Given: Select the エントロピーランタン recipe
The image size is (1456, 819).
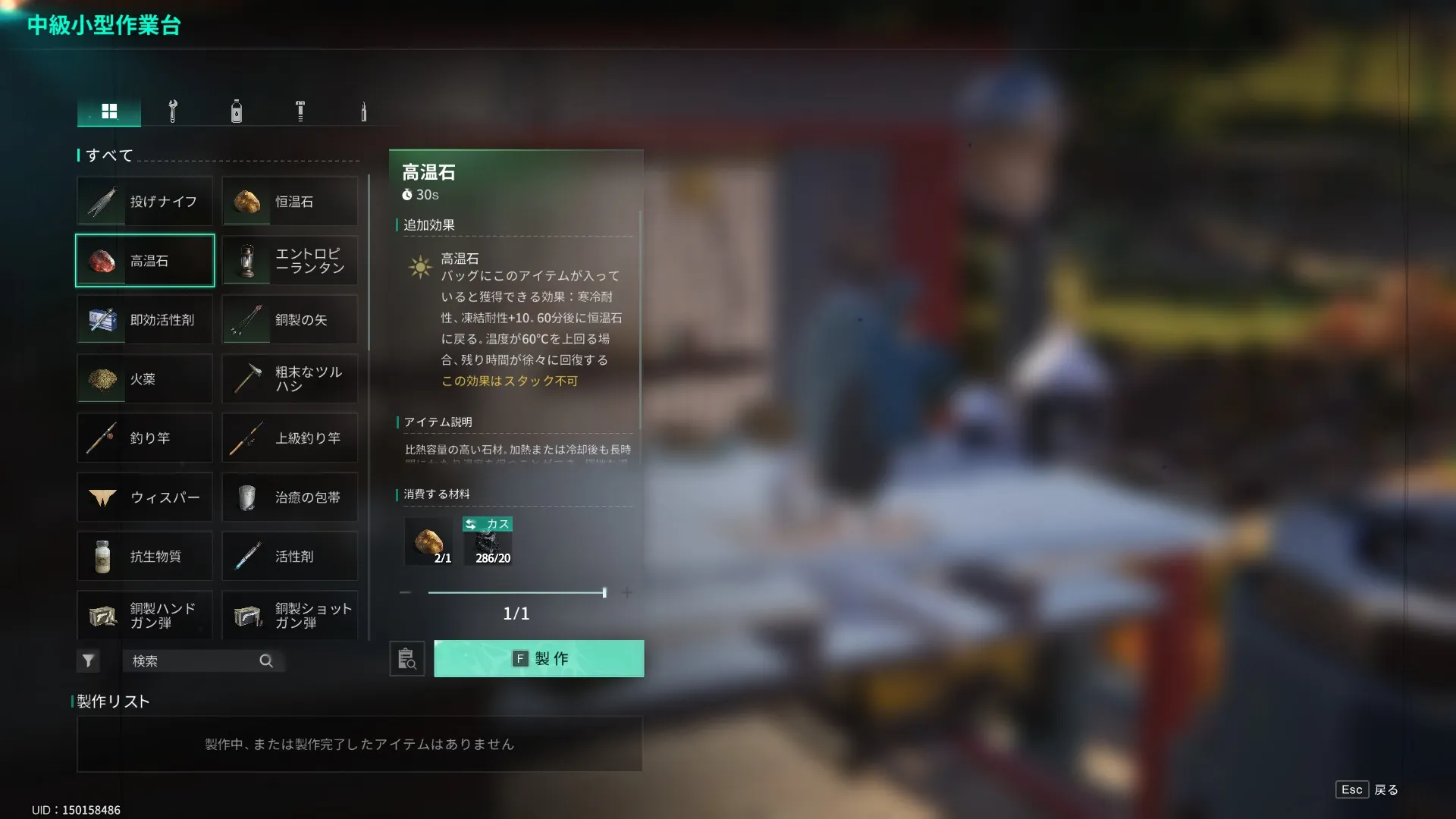Looking at the screenshot, I should (290, 261).
